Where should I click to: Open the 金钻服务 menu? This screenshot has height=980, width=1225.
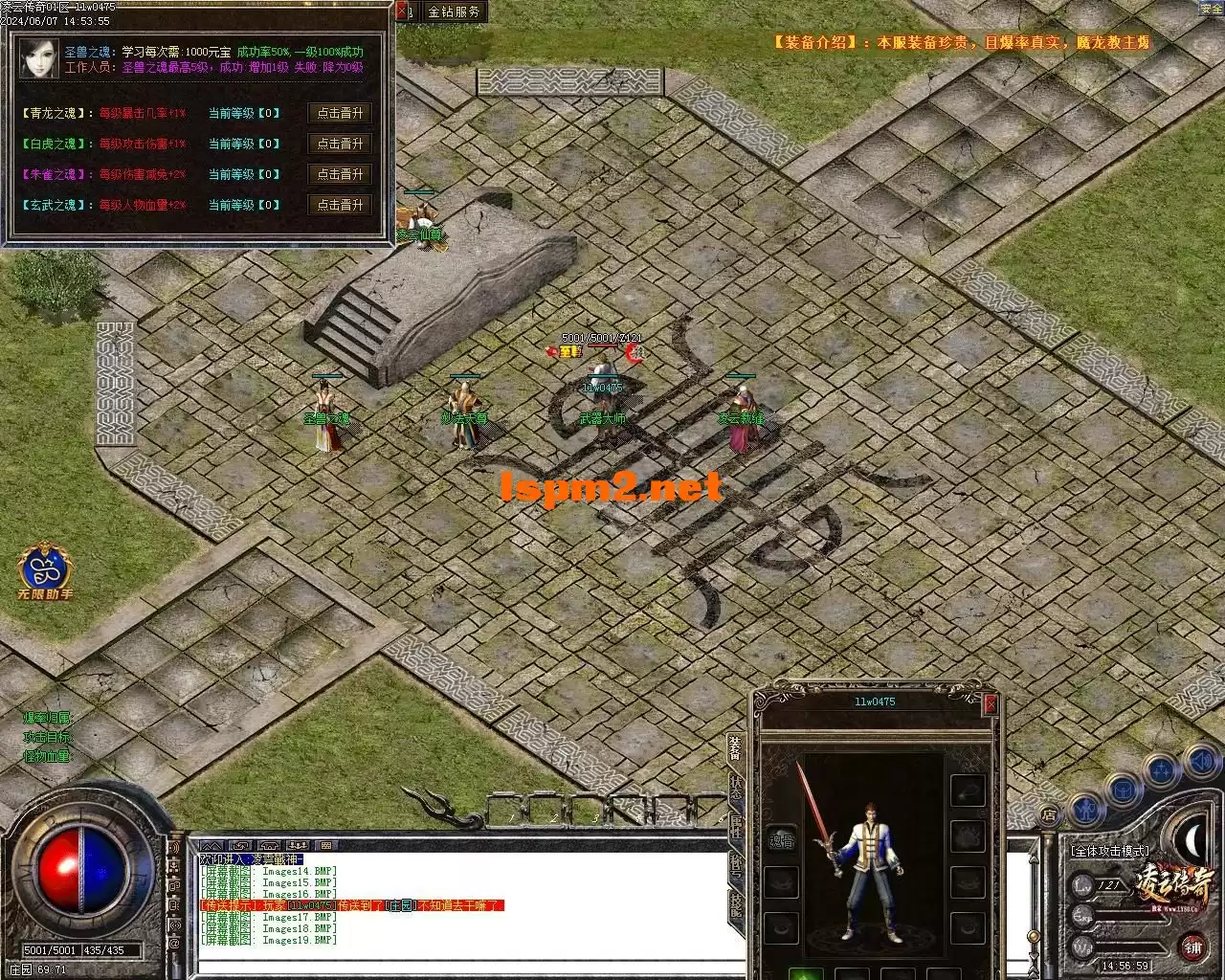454,12
